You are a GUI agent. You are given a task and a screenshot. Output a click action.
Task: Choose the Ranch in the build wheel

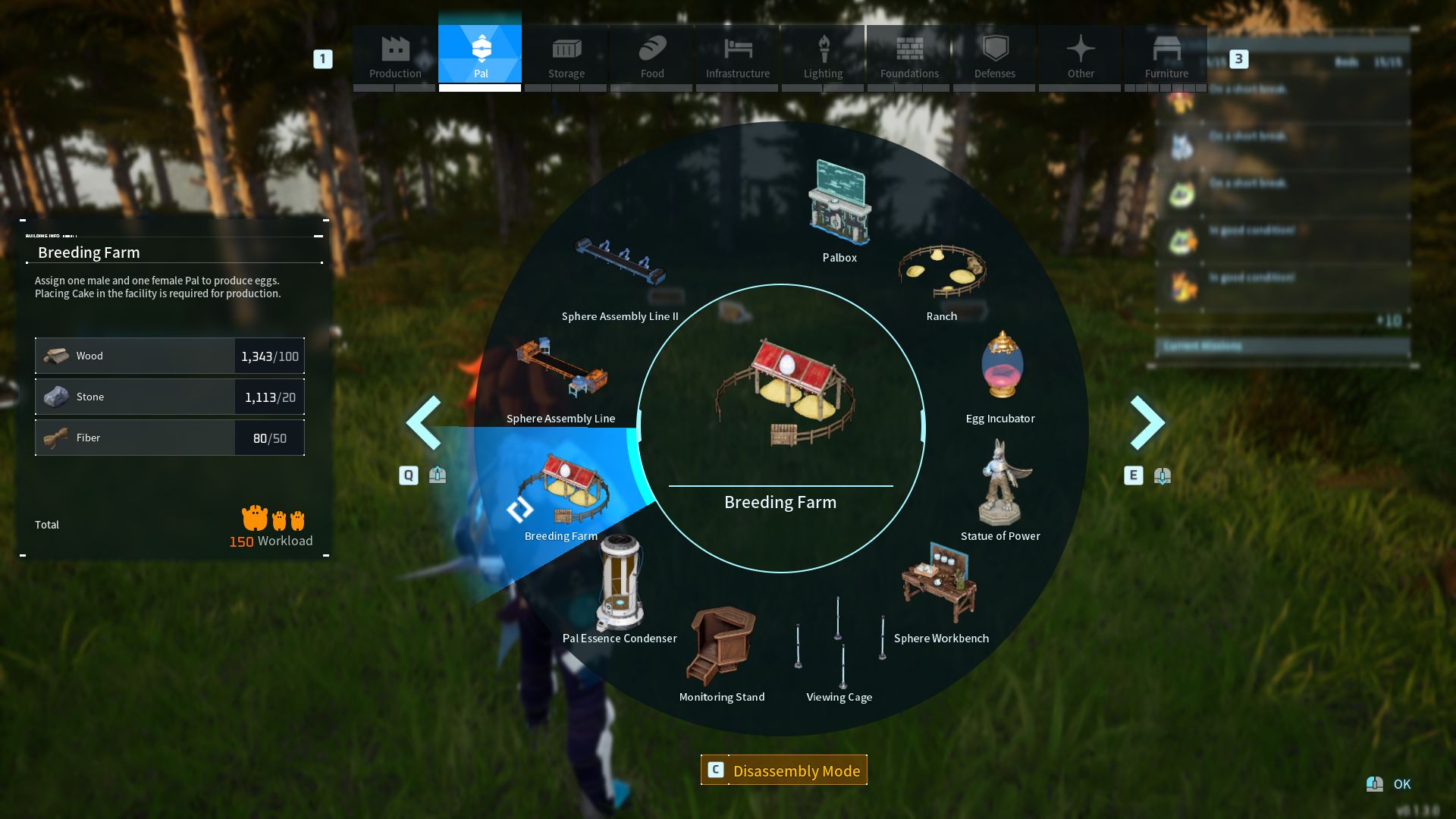point(942,277)
